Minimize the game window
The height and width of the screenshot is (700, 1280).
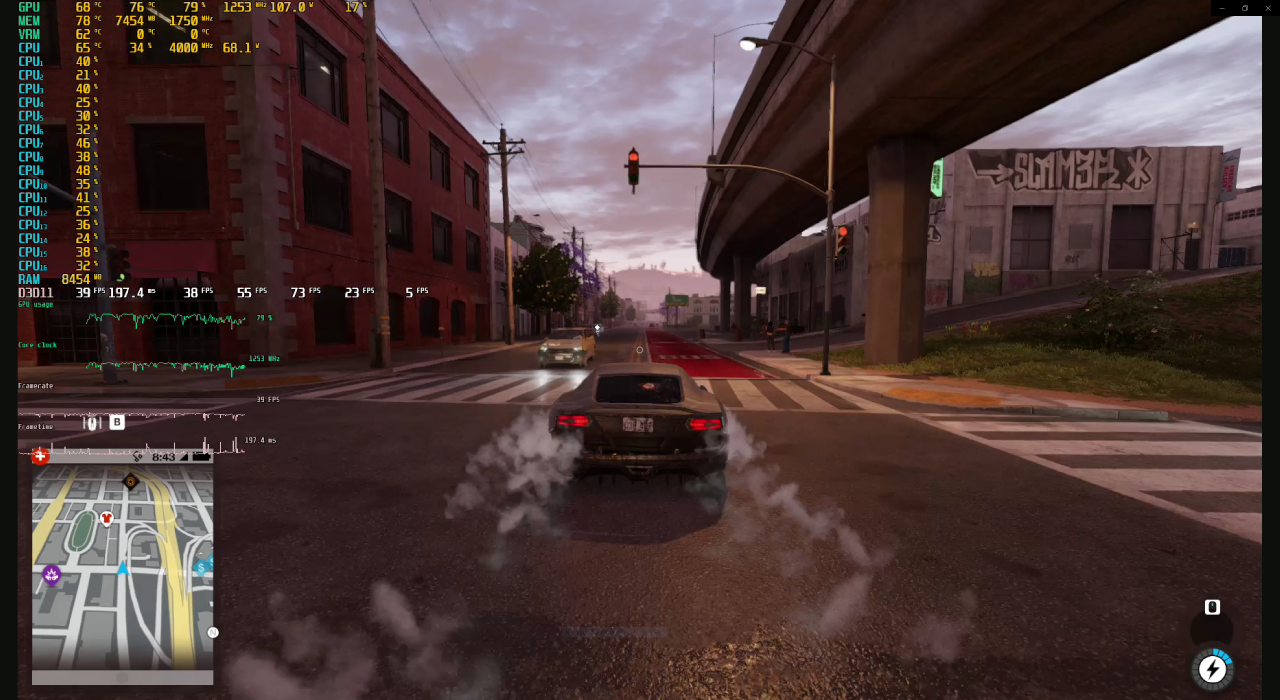pyautogui.click(x=1221, y=8)
